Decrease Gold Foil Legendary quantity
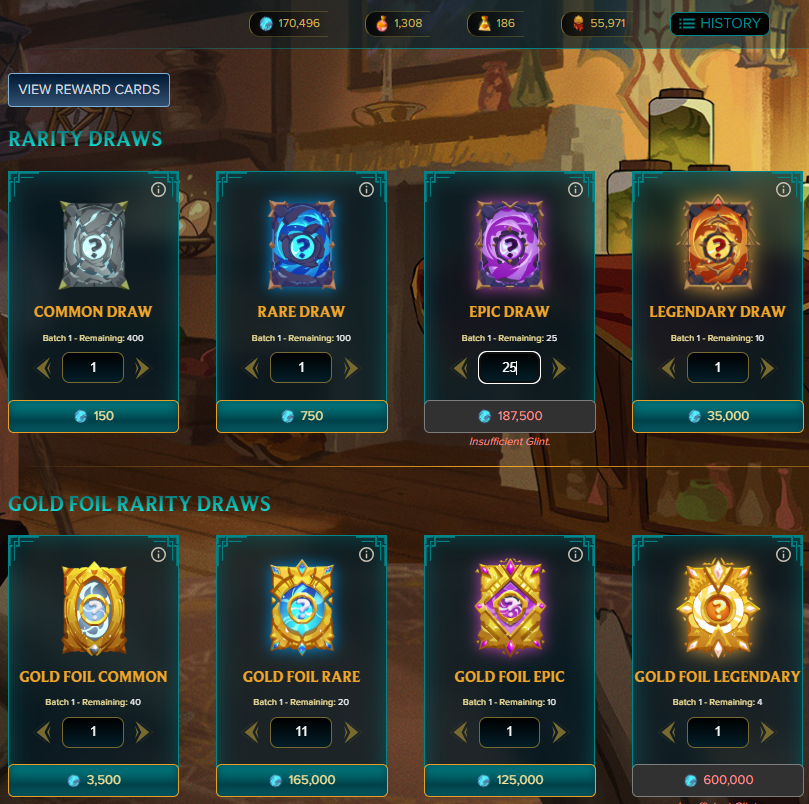This screenshot has width=809, height=804. click(668, 733)
